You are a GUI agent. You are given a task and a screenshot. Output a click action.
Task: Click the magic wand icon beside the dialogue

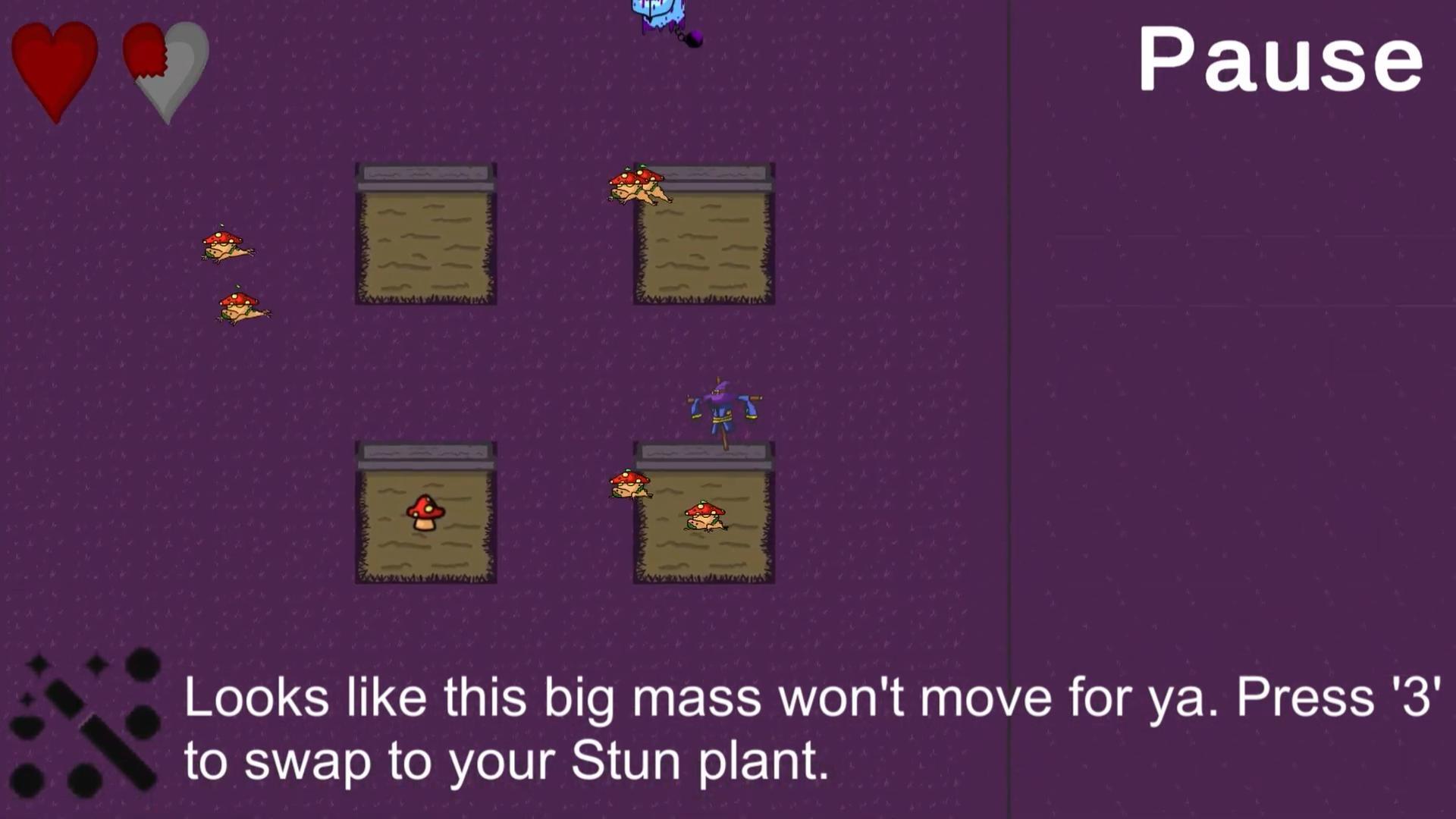coord(91,728)
